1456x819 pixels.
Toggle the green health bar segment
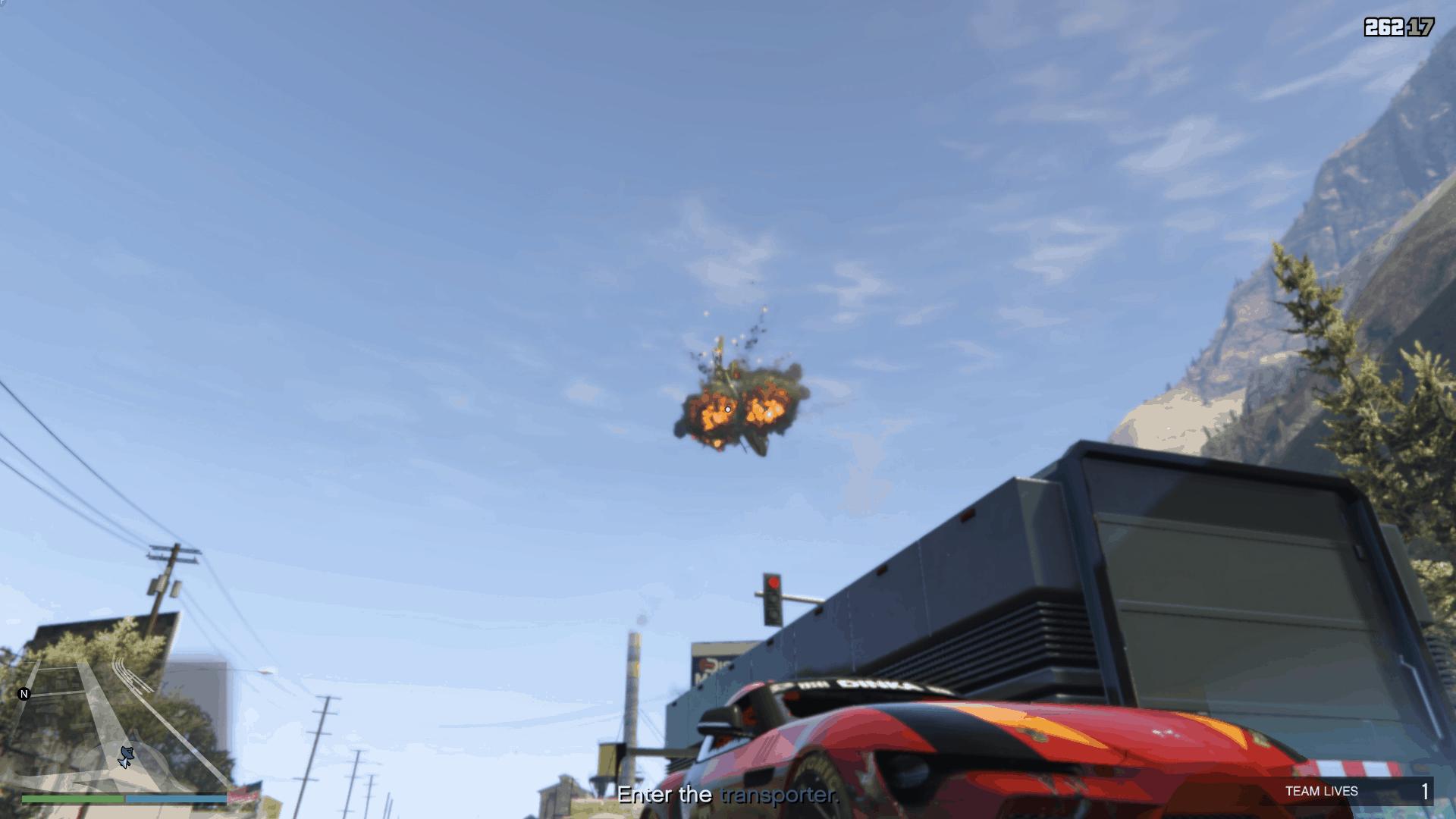(72, 799)
